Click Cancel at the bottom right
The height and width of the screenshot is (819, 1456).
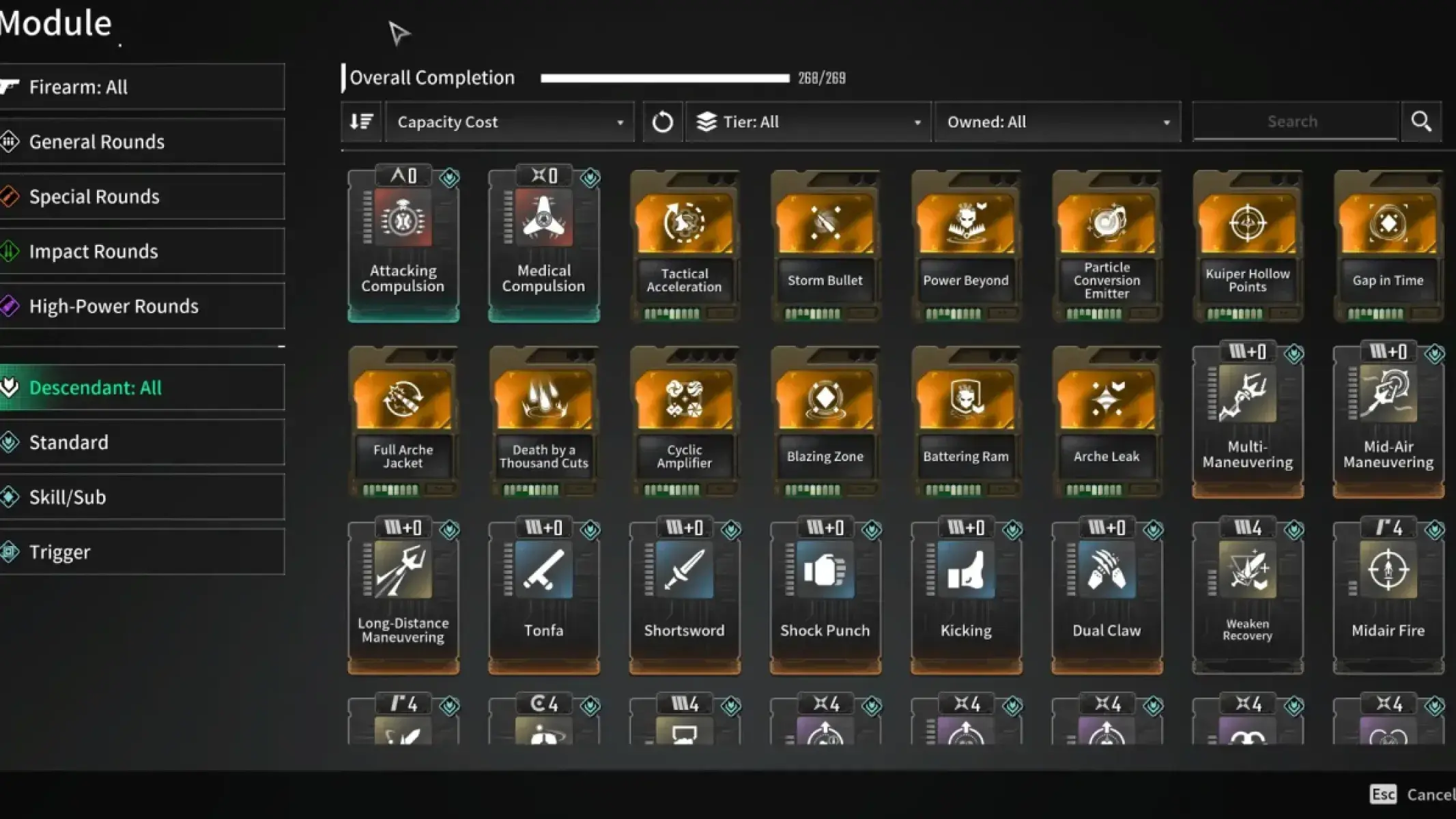coord(1431,794)
